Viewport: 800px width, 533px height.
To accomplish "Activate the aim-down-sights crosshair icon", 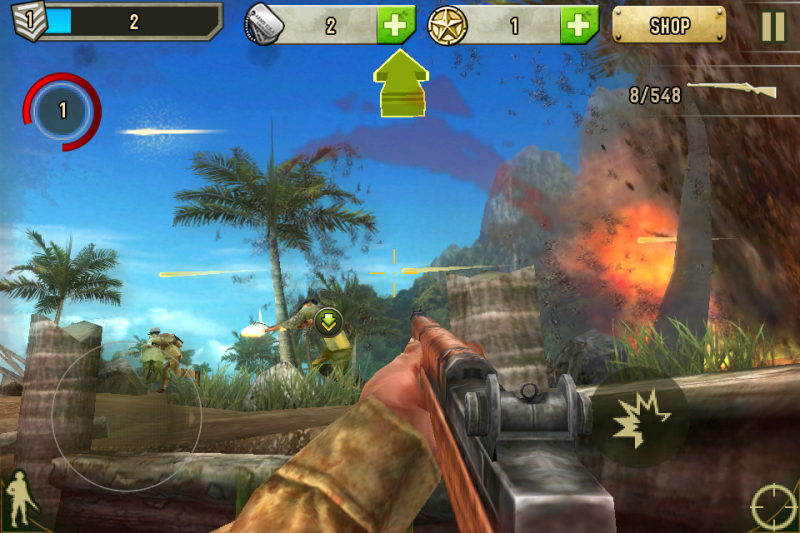I will (x=774, y=506).
